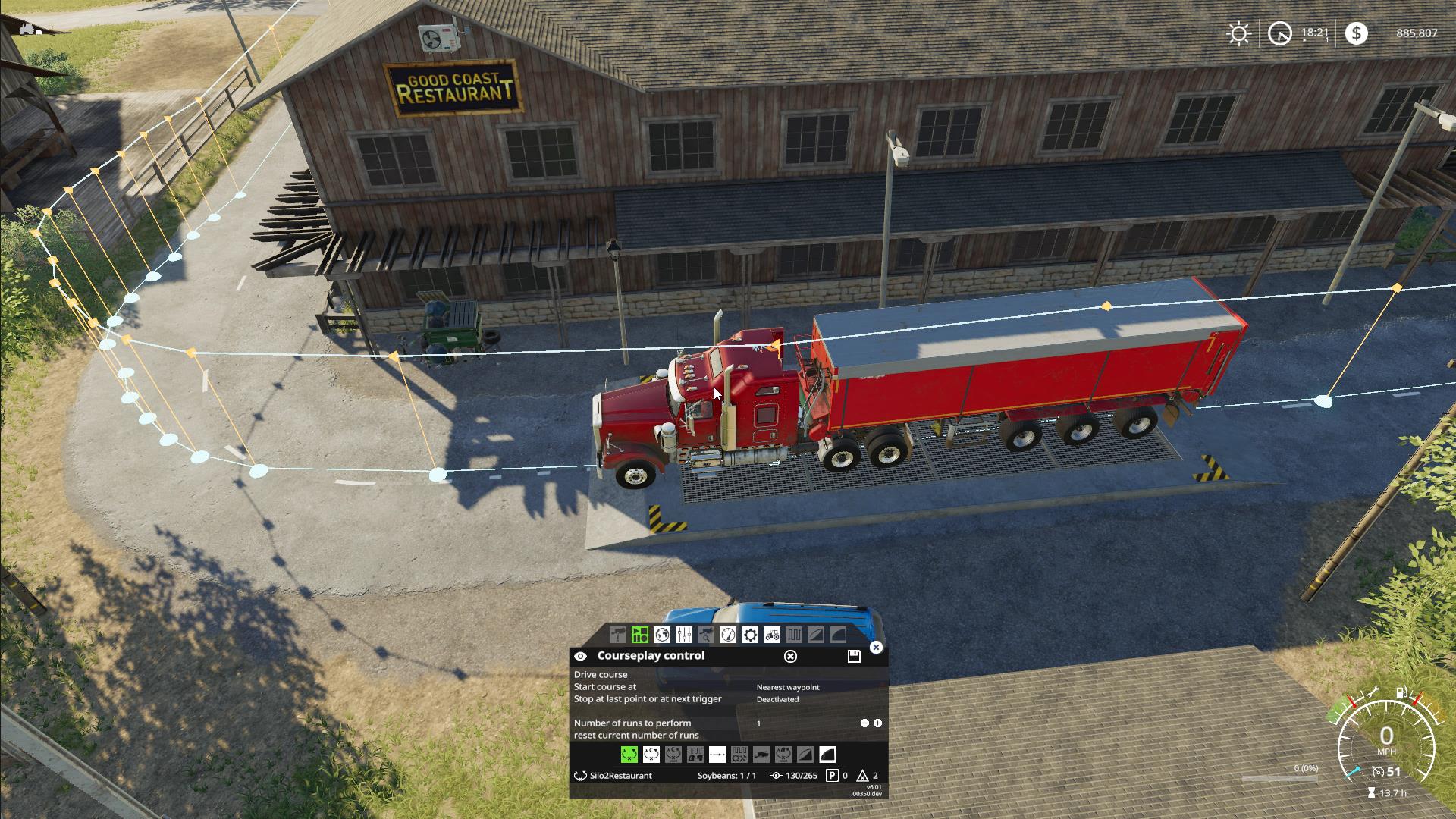Choose the white loop-arrows mode icon

pyautogui.click(x=651, y=755)
